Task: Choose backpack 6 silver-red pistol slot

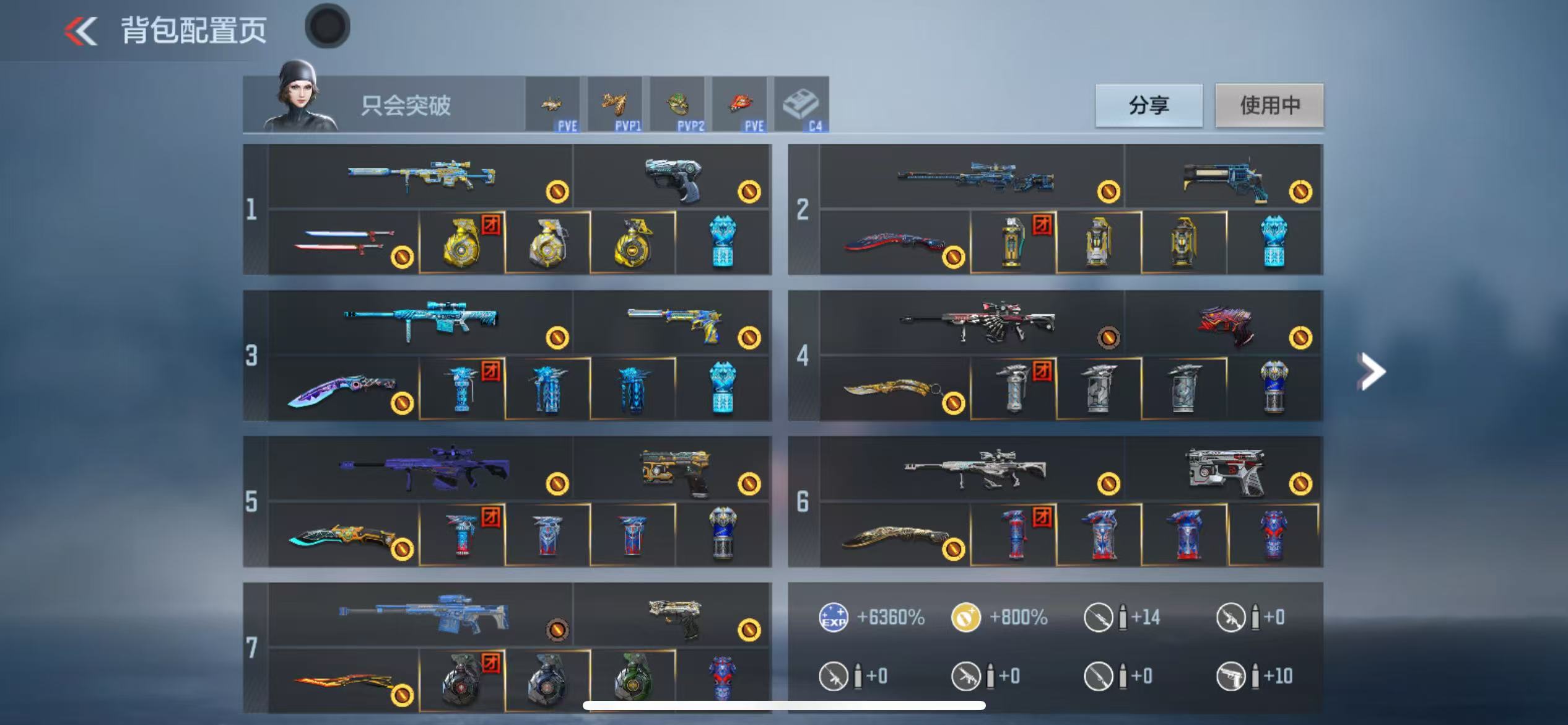Action: point(1223,470)
